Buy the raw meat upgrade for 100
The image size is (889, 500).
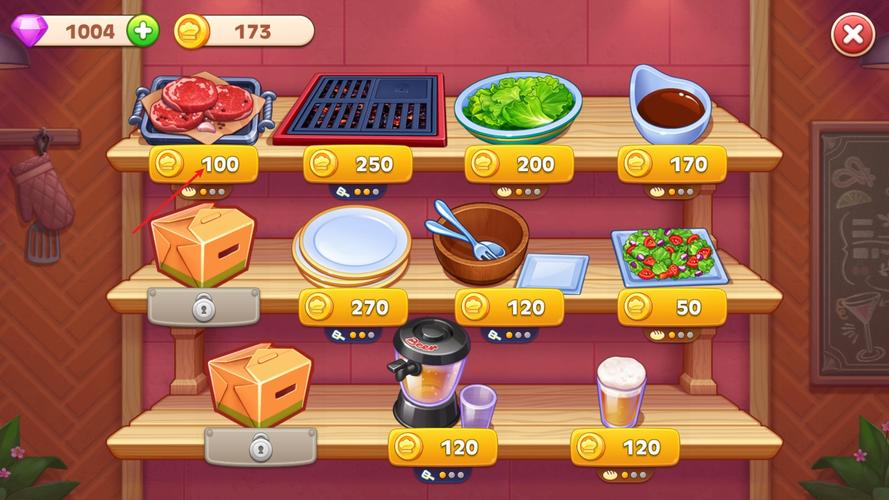pos(203,164)
